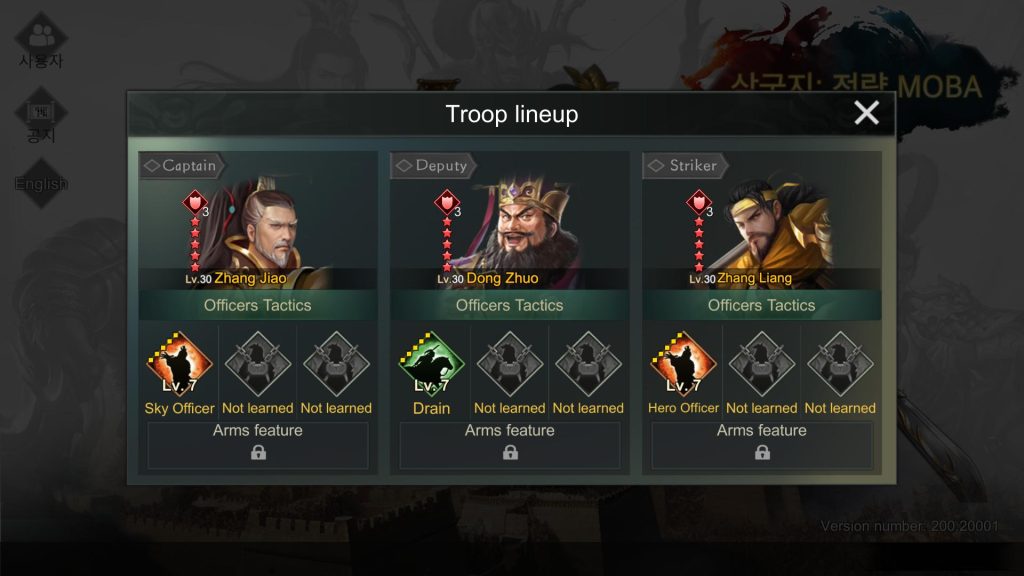This screenshot has height=576, width=1024.
Task: Open the Sky Officer tactic icon
Action: click(179, 366)
